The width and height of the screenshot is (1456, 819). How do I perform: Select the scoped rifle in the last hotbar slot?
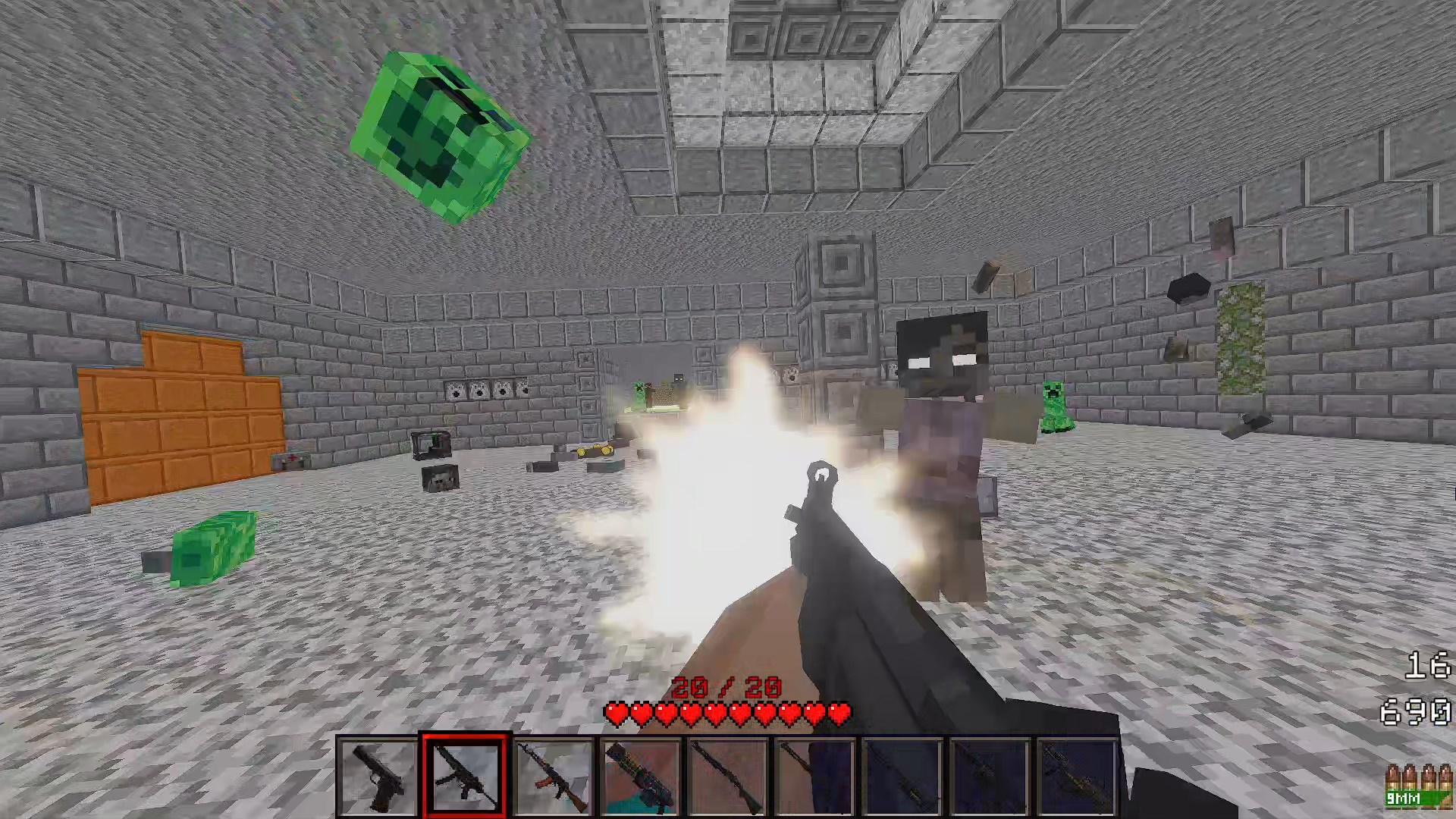tap(1075, 776)
